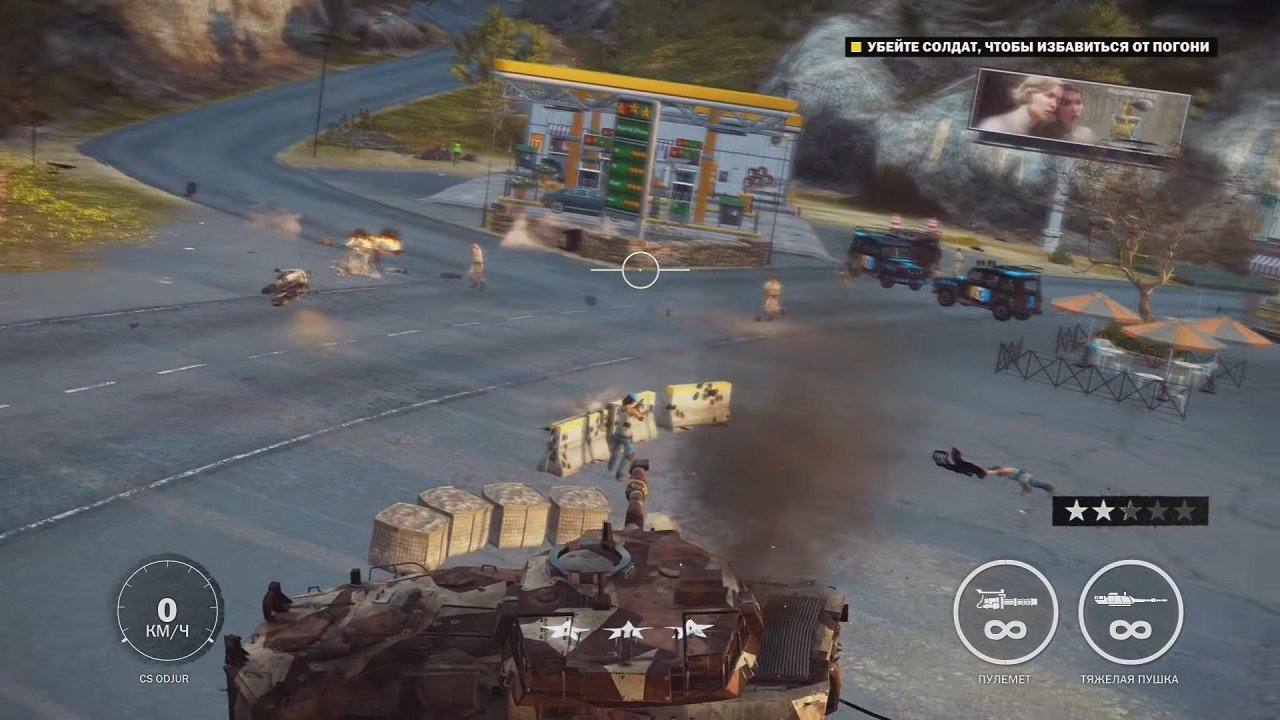The height and width of the screenshot is (720, 1280).
Task: Click the CS ODJUR vehicle name label
Action: (x=165, y=678)
